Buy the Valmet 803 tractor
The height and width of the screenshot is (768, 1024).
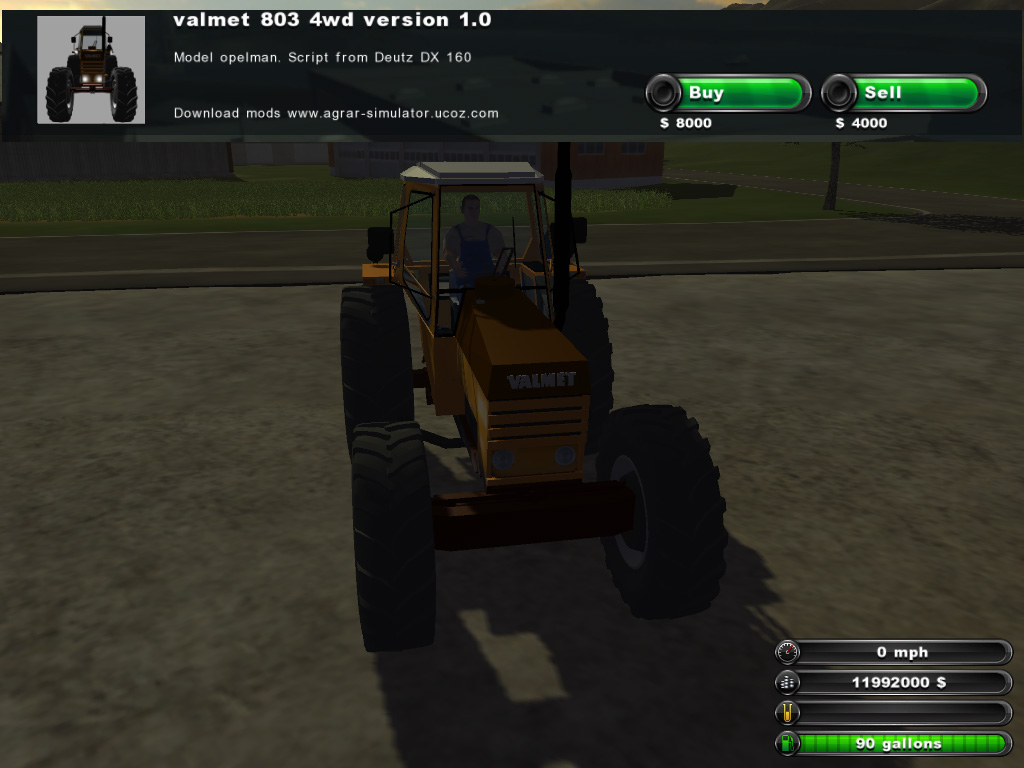click(728, 94)
